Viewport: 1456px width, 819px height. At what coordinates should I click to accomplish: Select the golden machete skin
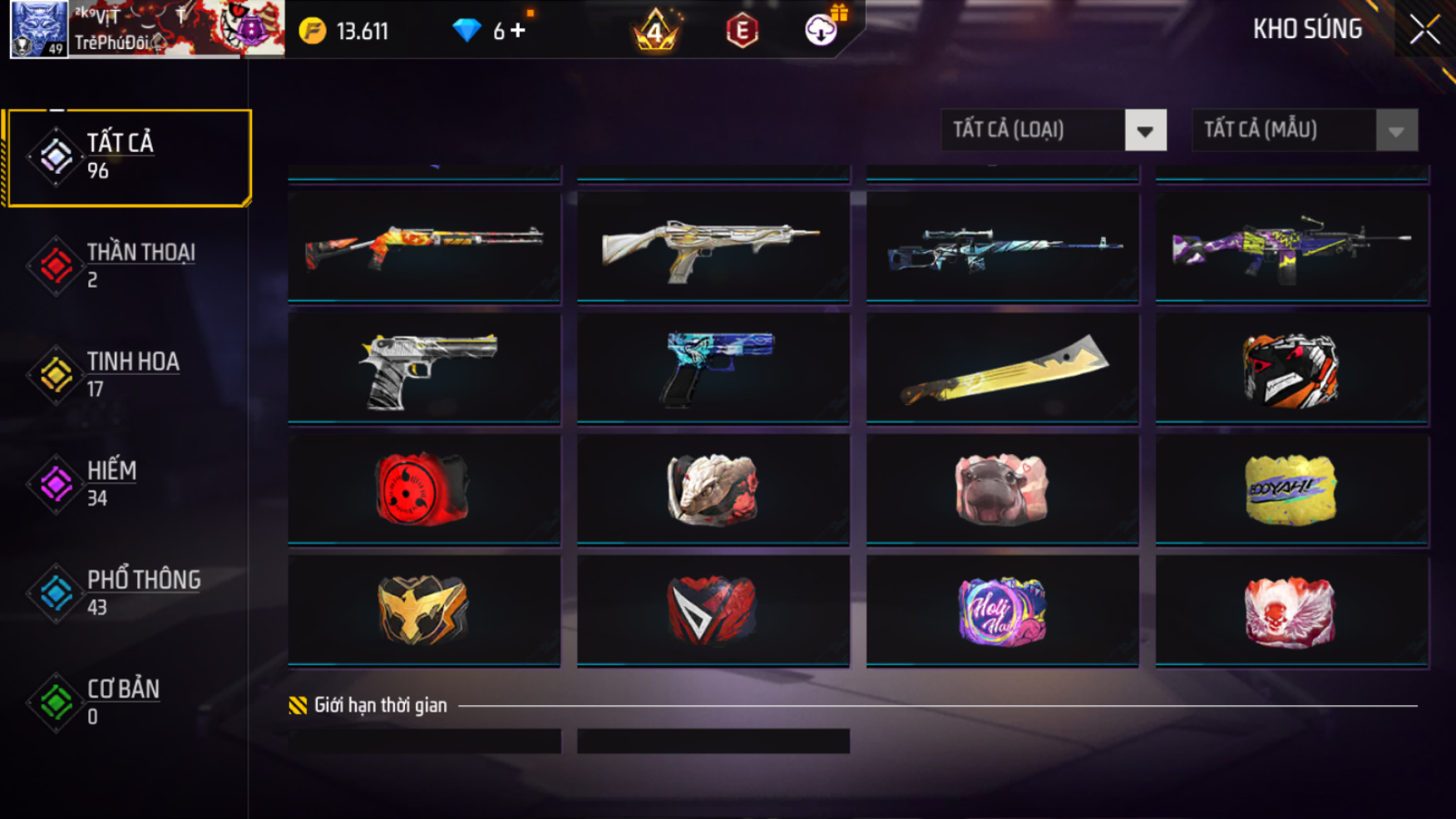point(1002,368)
